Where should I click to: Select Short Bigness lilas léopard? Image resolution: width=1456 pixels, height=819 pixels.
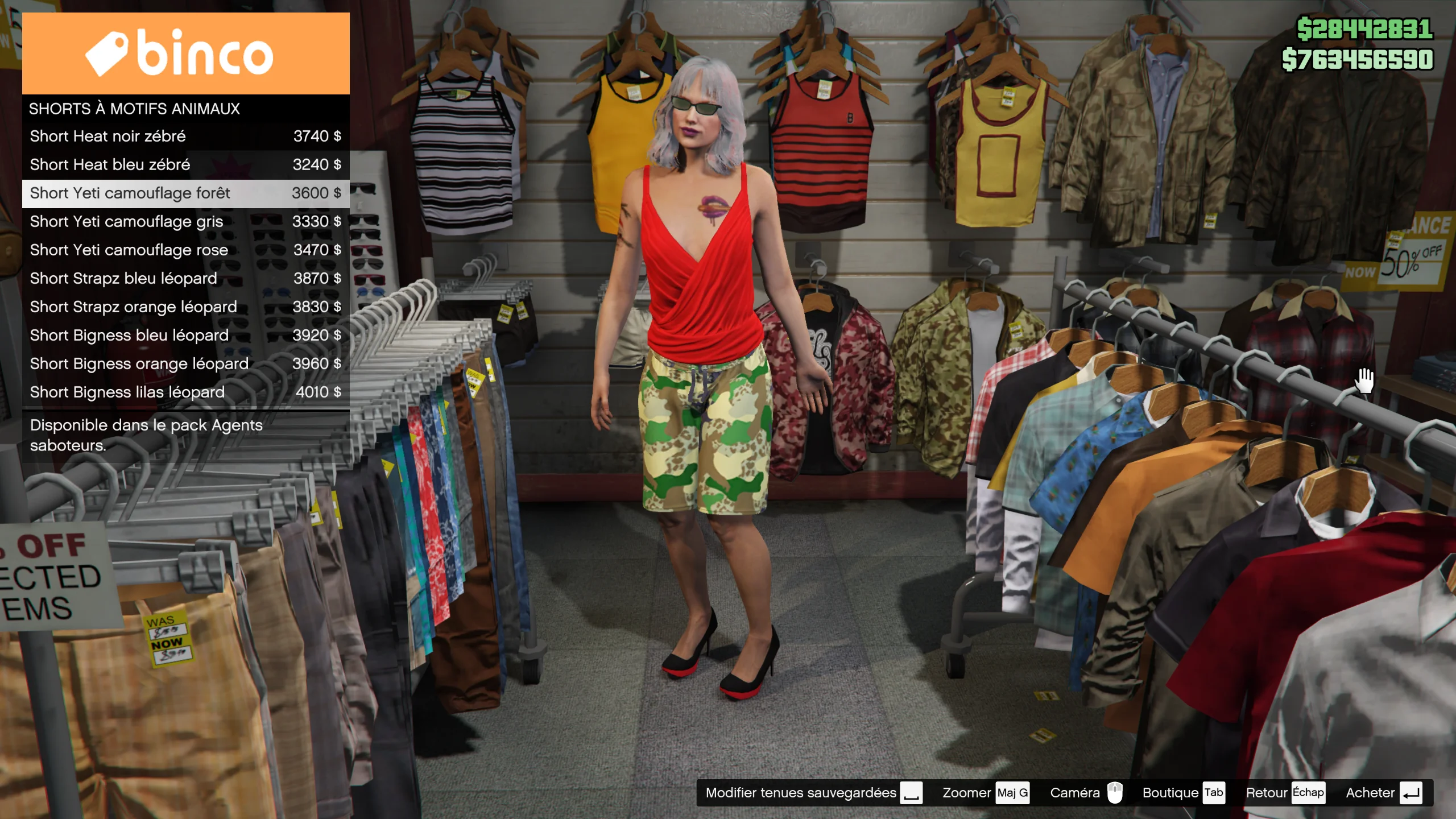[185, 392]
